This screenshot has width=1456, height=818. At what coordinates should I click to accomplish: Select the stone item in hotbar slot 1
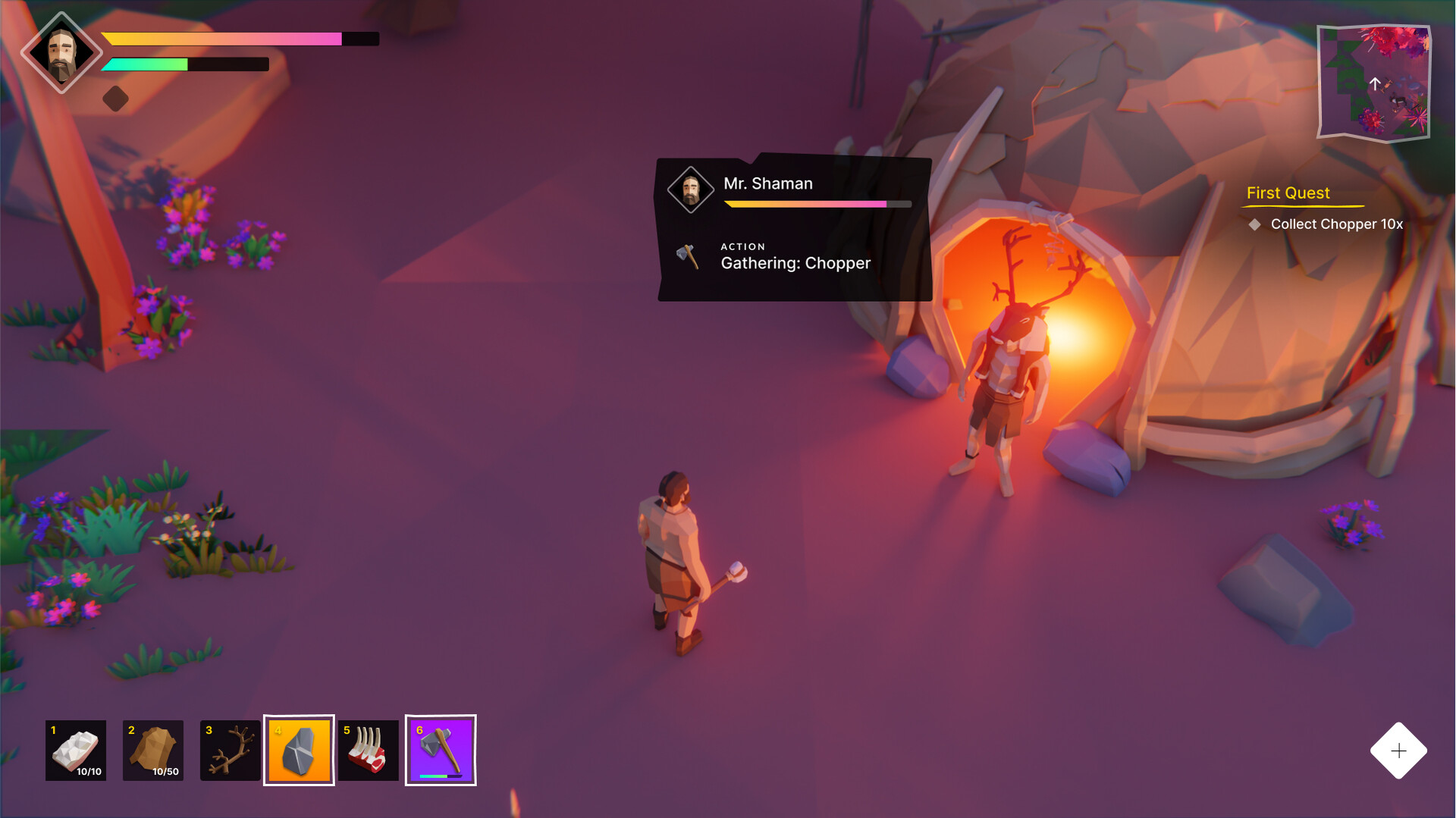(x=76, y=751)
